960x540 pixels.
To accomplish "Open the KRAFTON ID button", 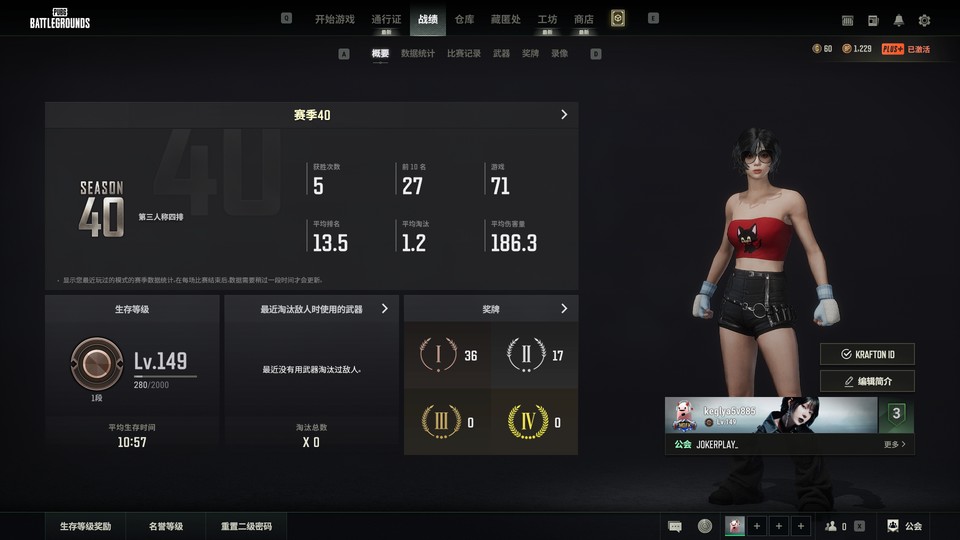I will pos(867,354).
